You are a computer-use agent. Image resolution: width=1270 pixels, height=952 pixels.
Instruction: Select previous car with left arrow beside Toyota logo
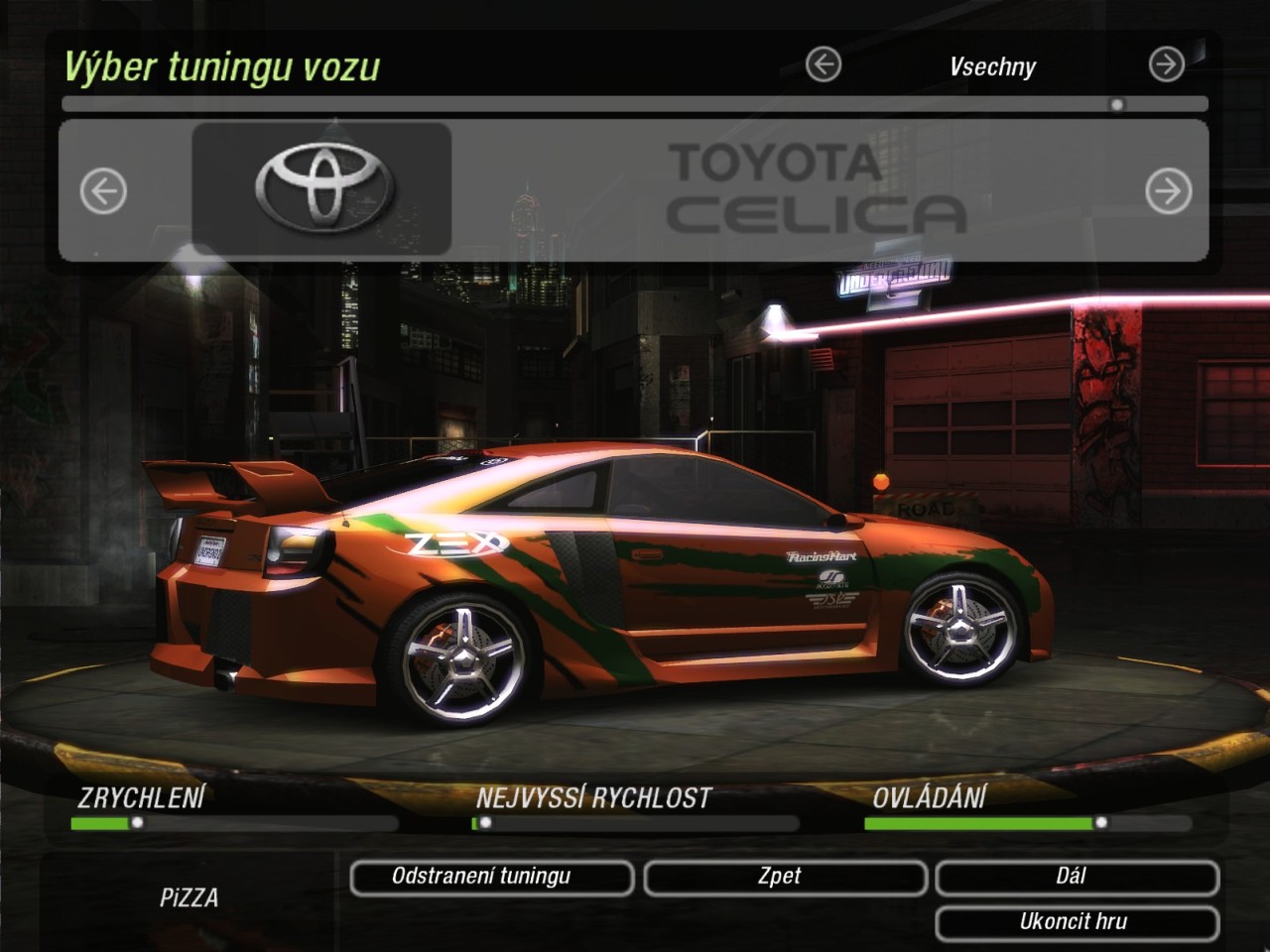pos(103,190)
